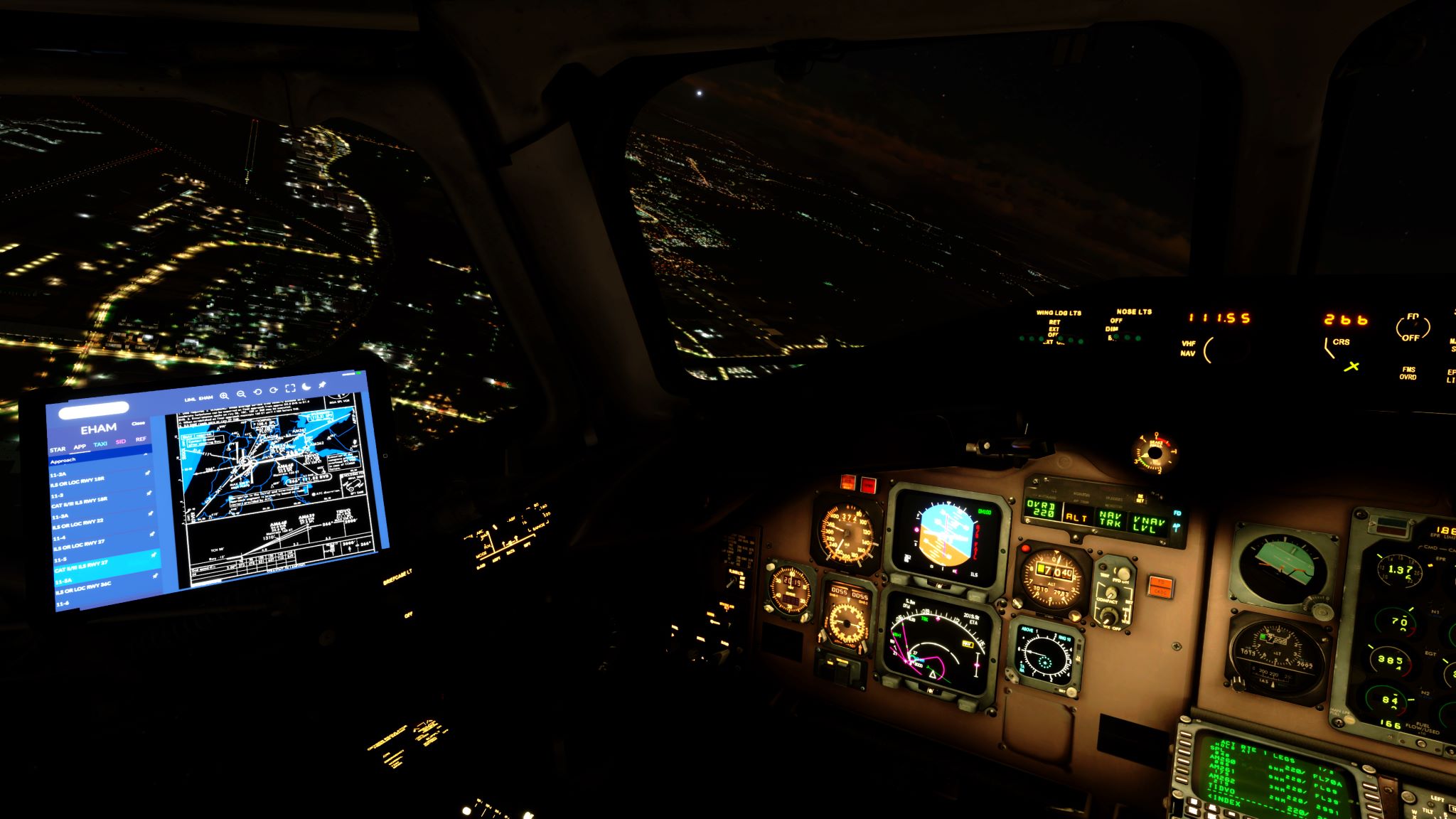Switch to the STAR tab
Viewport: 1456px width, 819px height.
58,449
